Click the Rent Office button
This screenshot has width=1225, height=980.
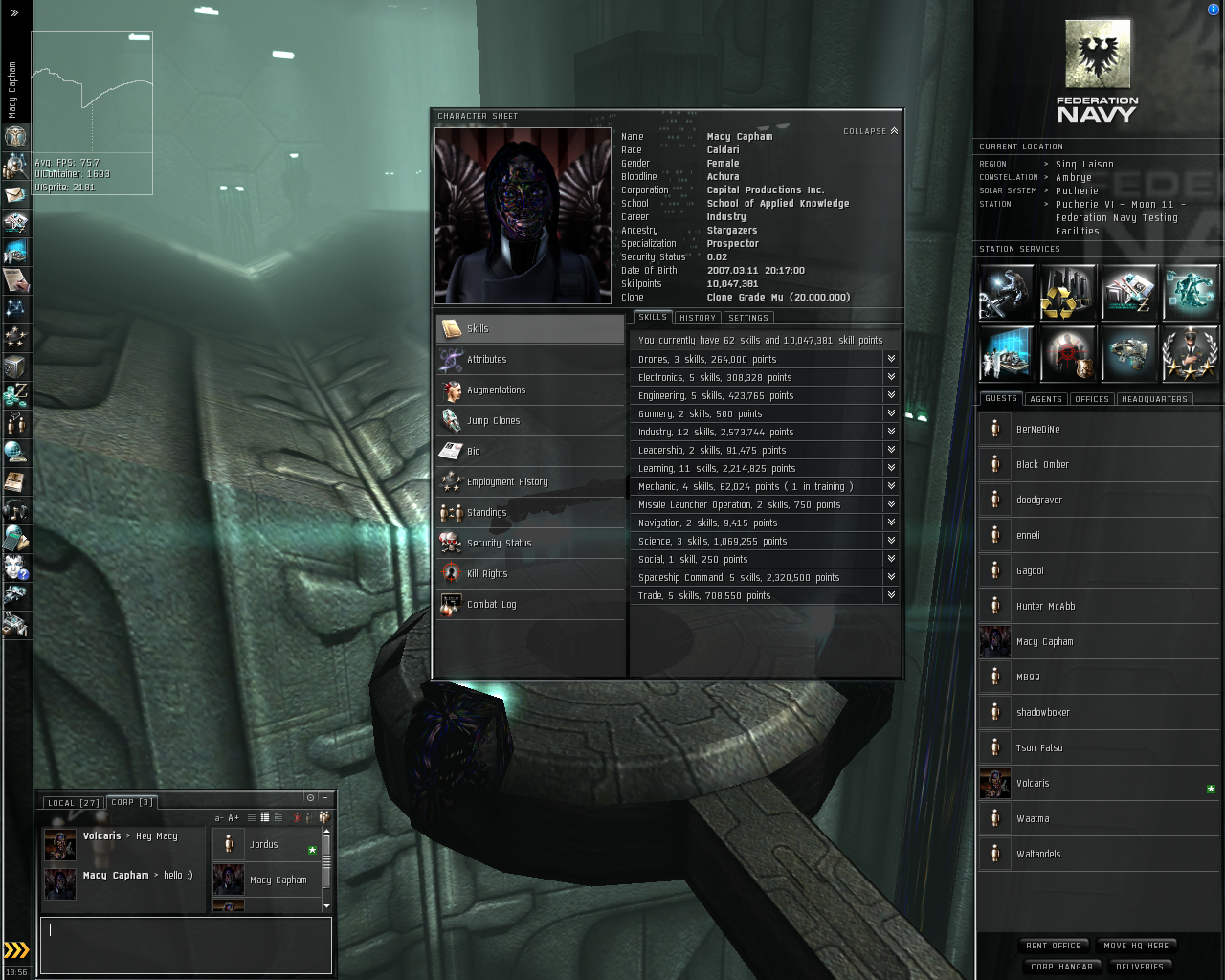[x=1053, y=946]
